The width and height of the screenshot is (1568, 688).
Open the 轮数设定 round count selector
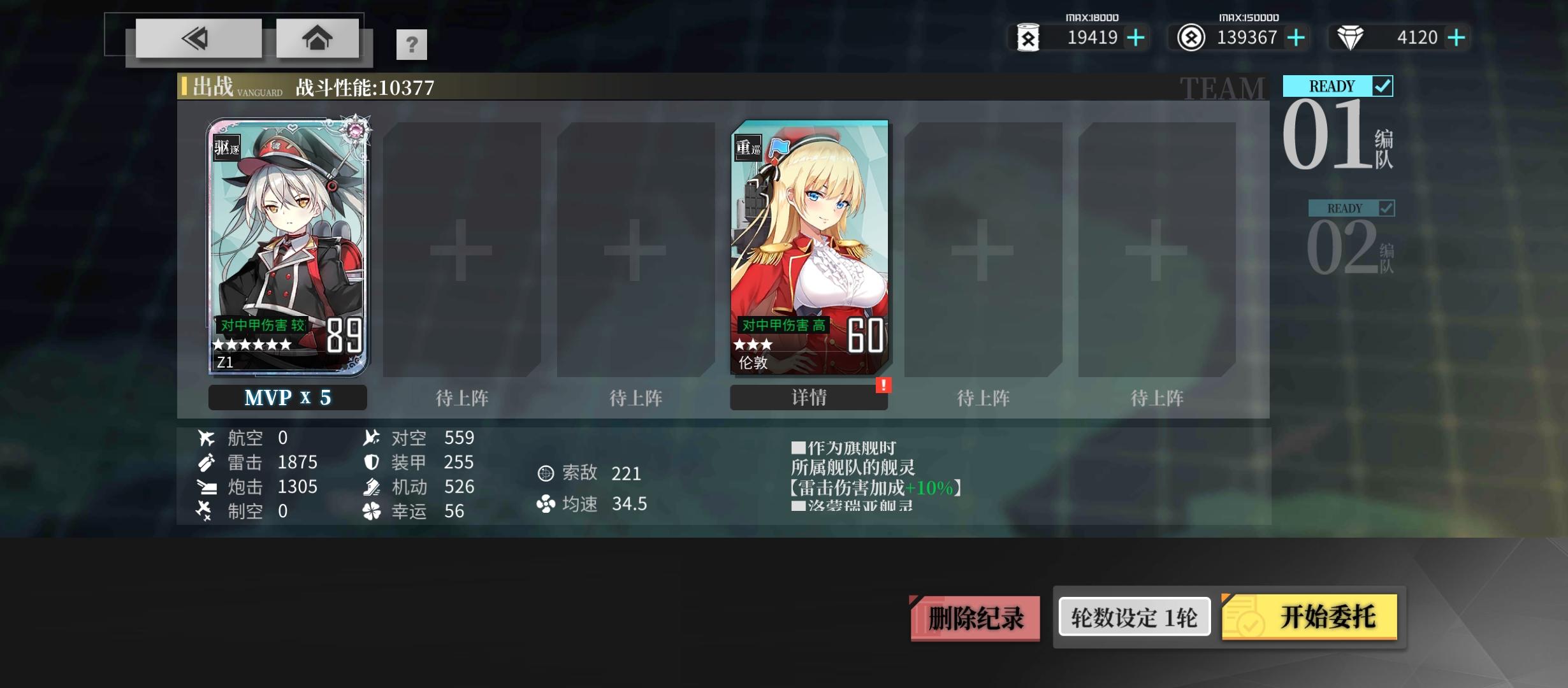[1134, 616]
